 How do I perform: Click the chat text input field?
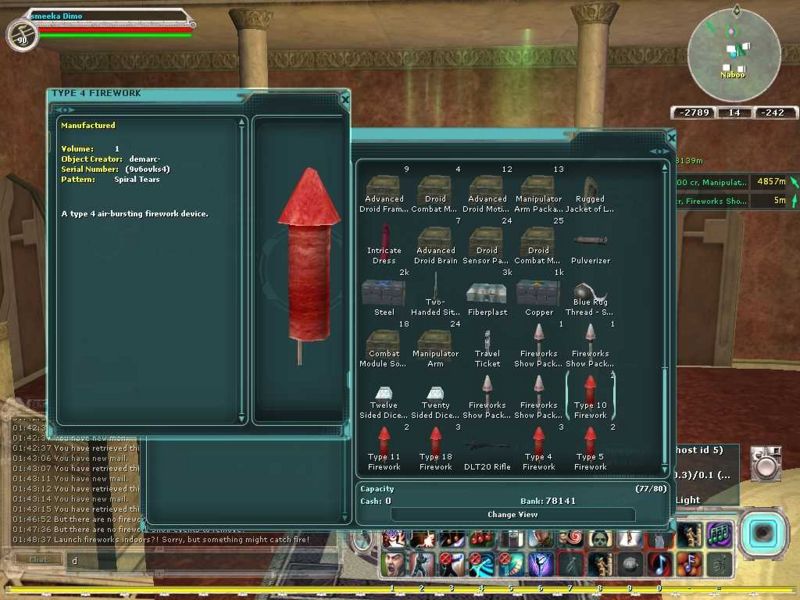click(200, 560)
